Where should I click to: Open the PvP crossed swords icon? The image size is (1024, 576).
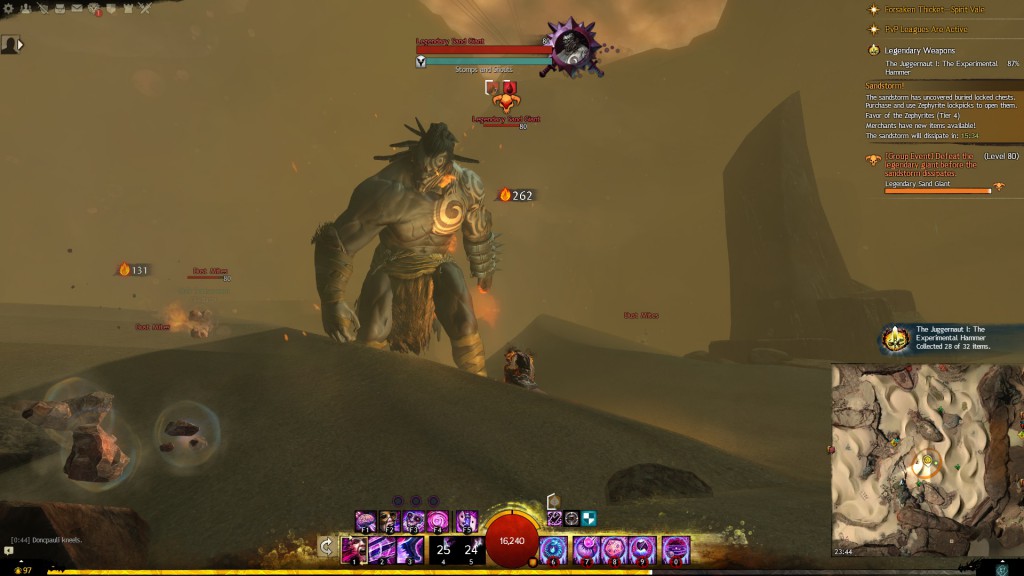pos(145,9)
